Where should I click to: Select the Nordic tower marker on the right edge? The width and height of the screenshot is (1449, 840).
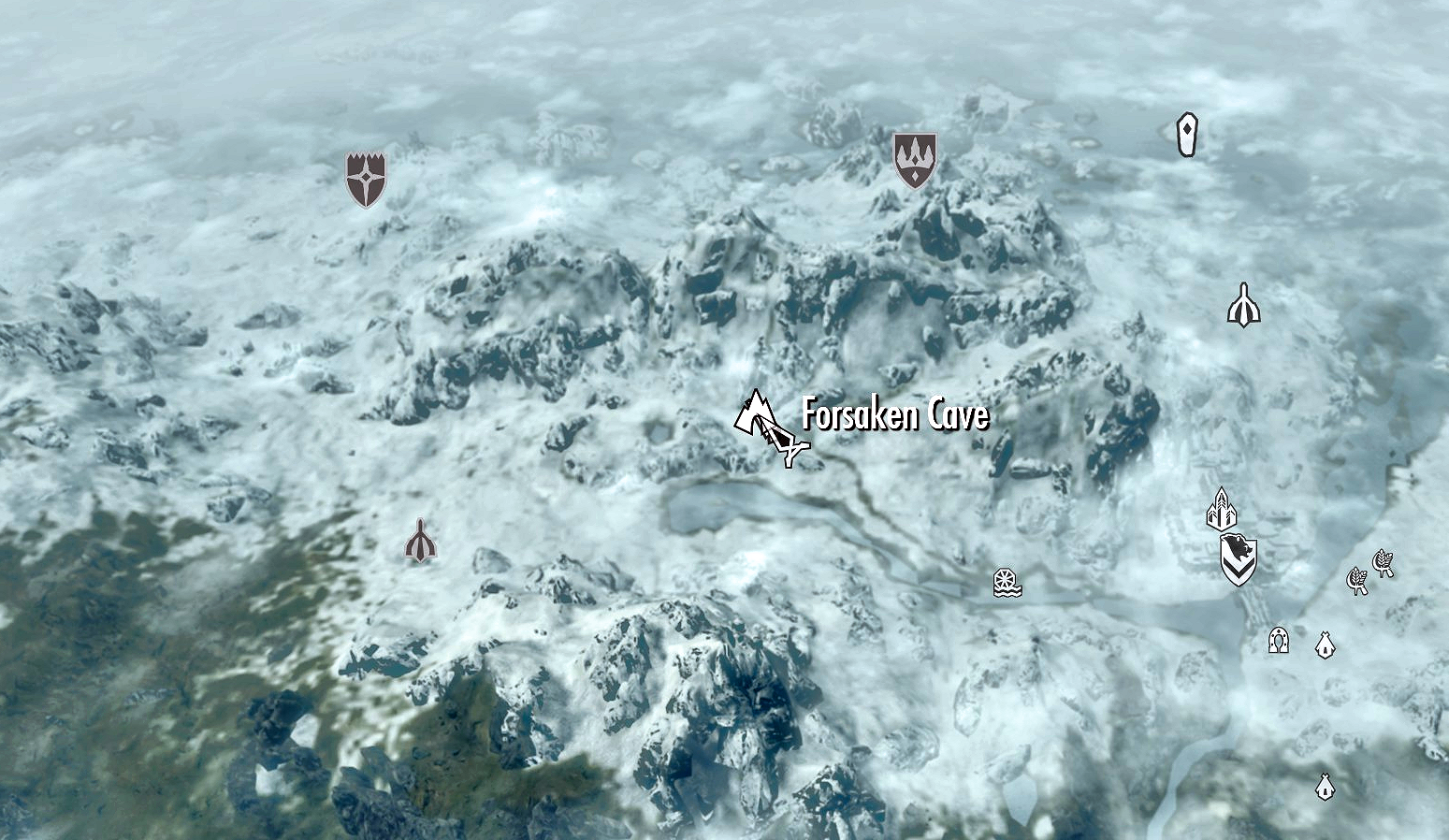[1245, 306]
